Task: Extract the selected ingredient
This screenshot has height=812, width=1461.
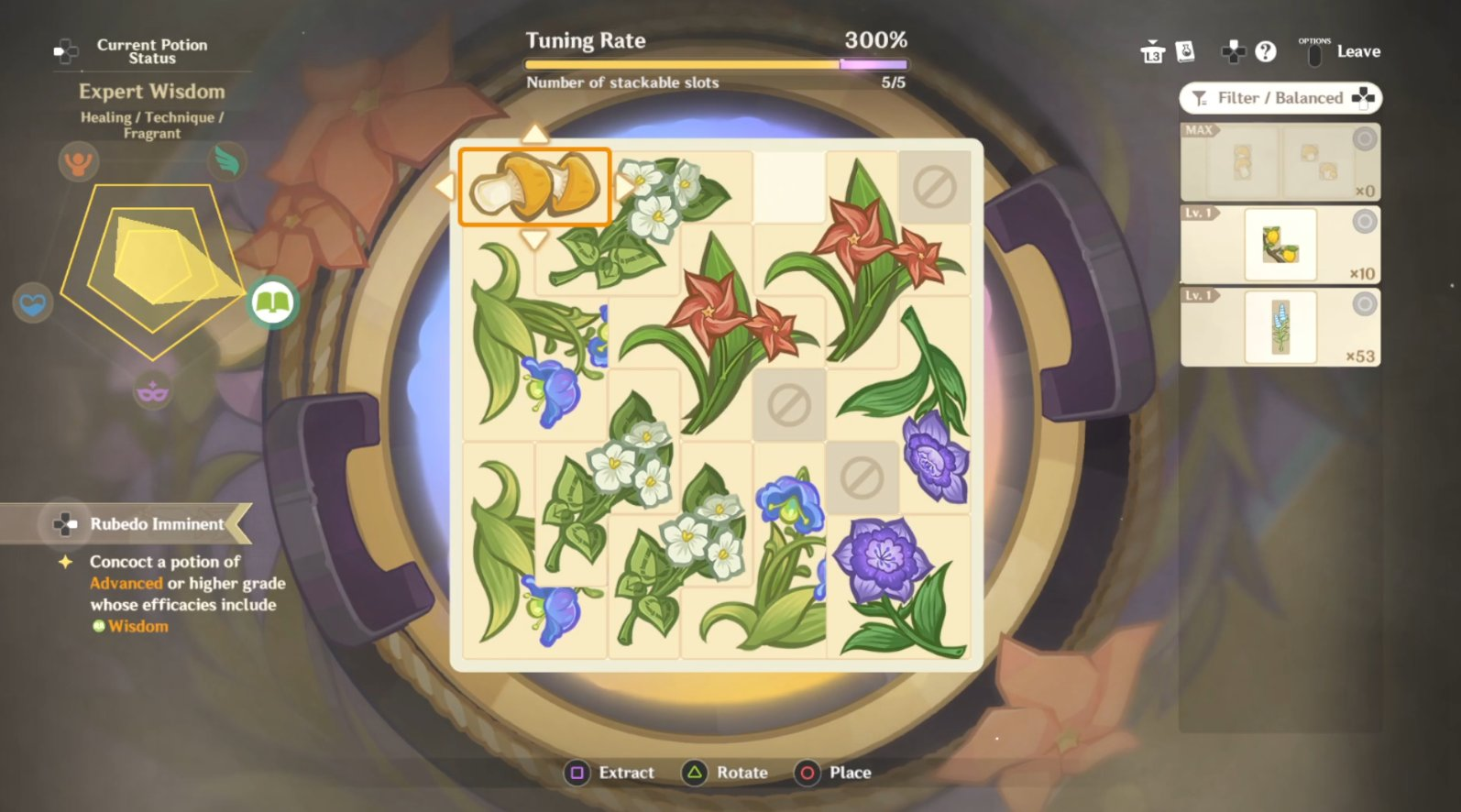Action: click(610, 773)
